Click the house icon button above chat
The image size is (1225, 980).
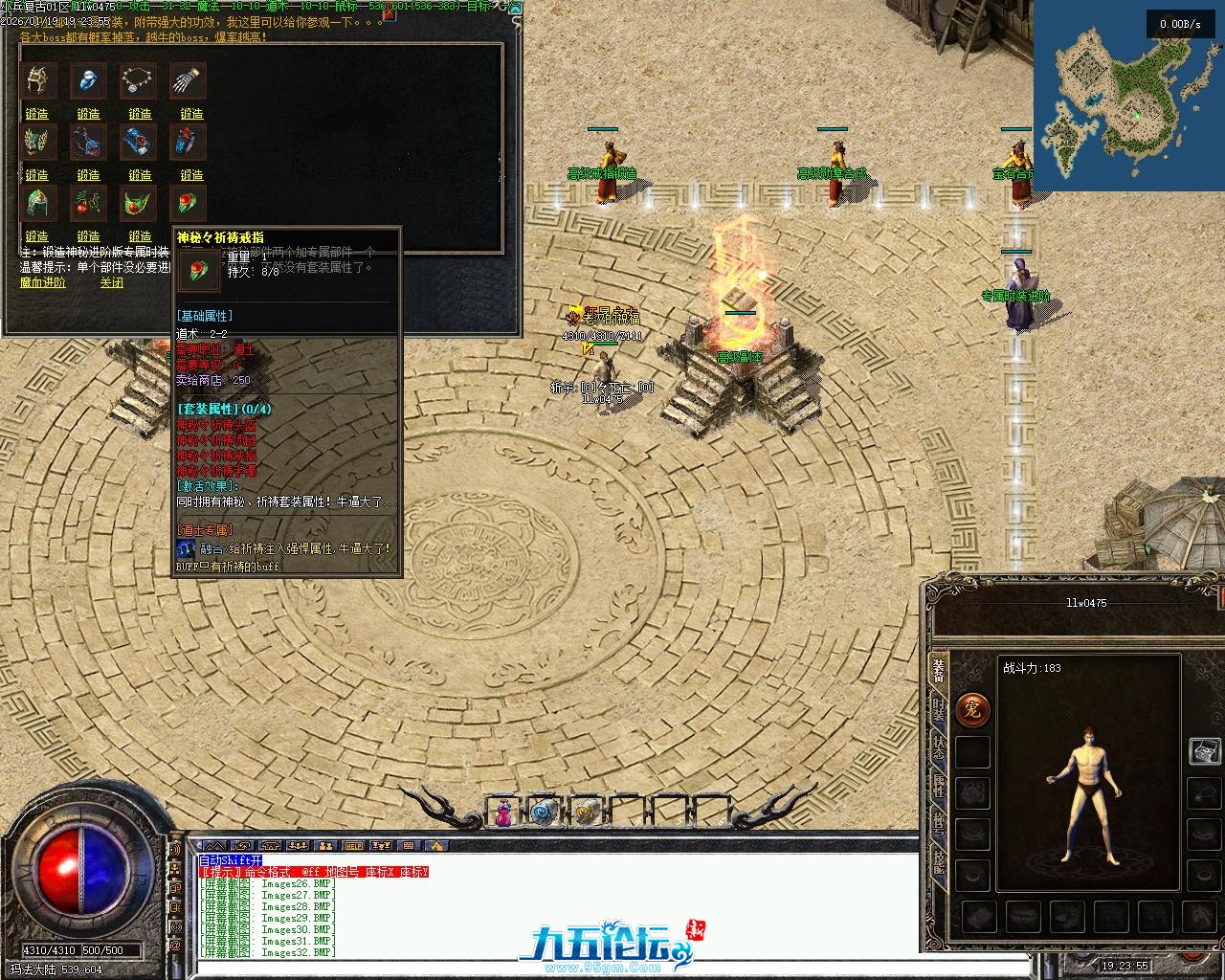click(x=436, y=846)
